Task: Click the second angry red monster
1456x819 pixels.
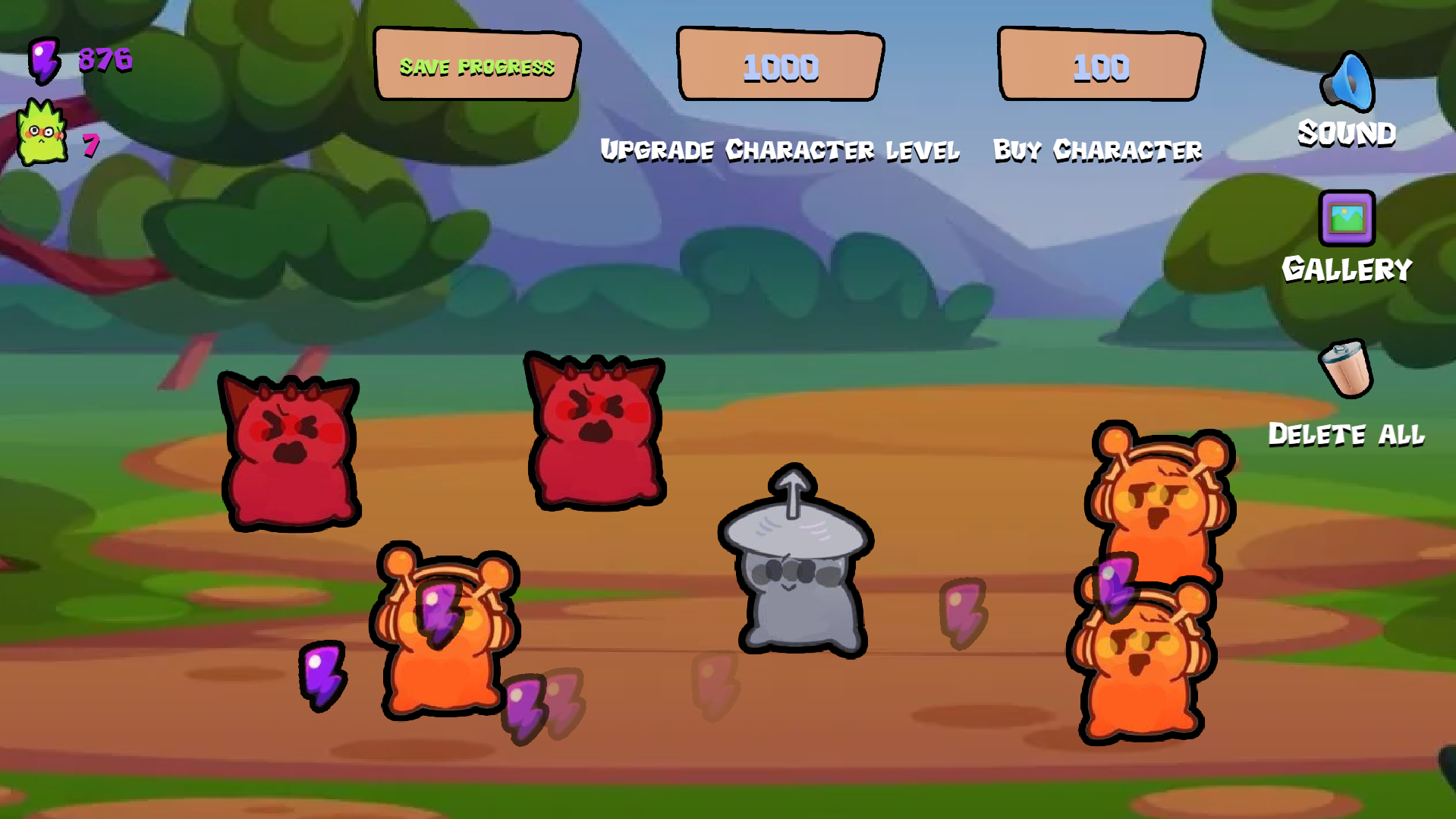Action: click(x=596, y=433)
